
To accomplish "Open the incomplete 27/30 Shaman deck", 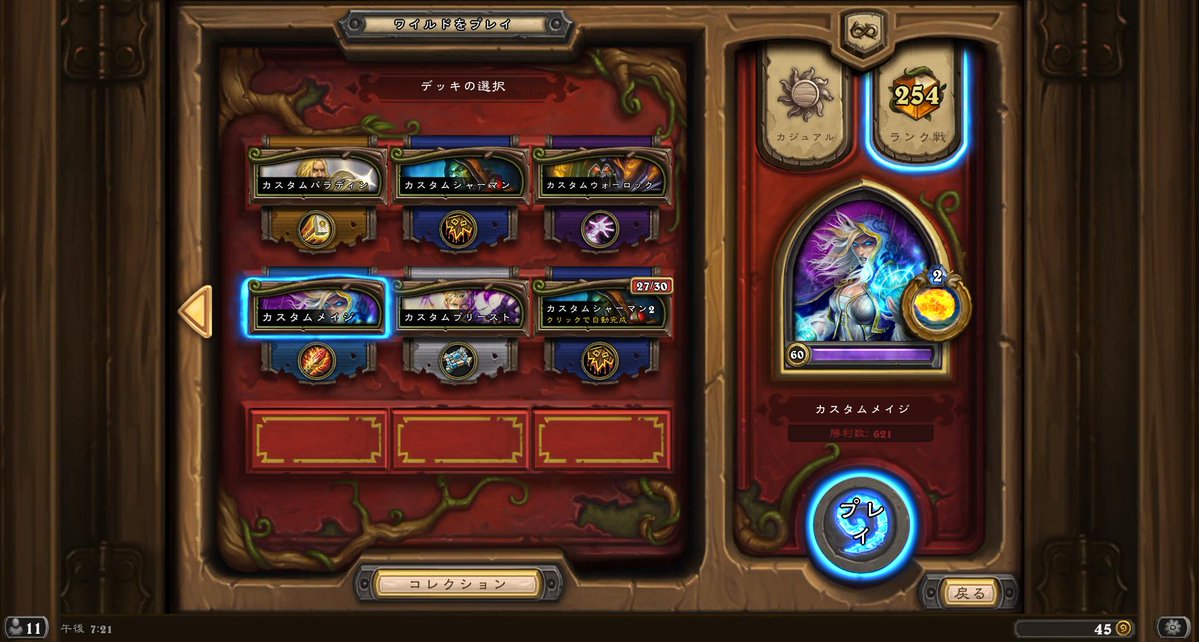I will pos(601,307).
